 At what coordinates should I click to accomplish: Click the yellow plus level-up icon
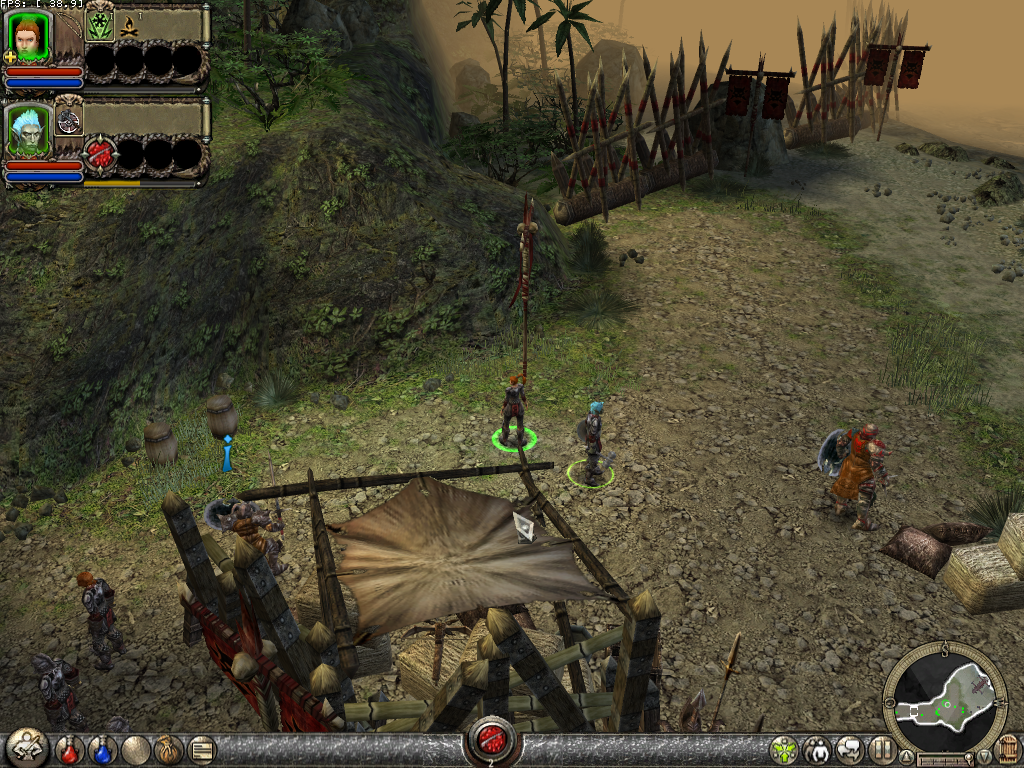(10, 57)
